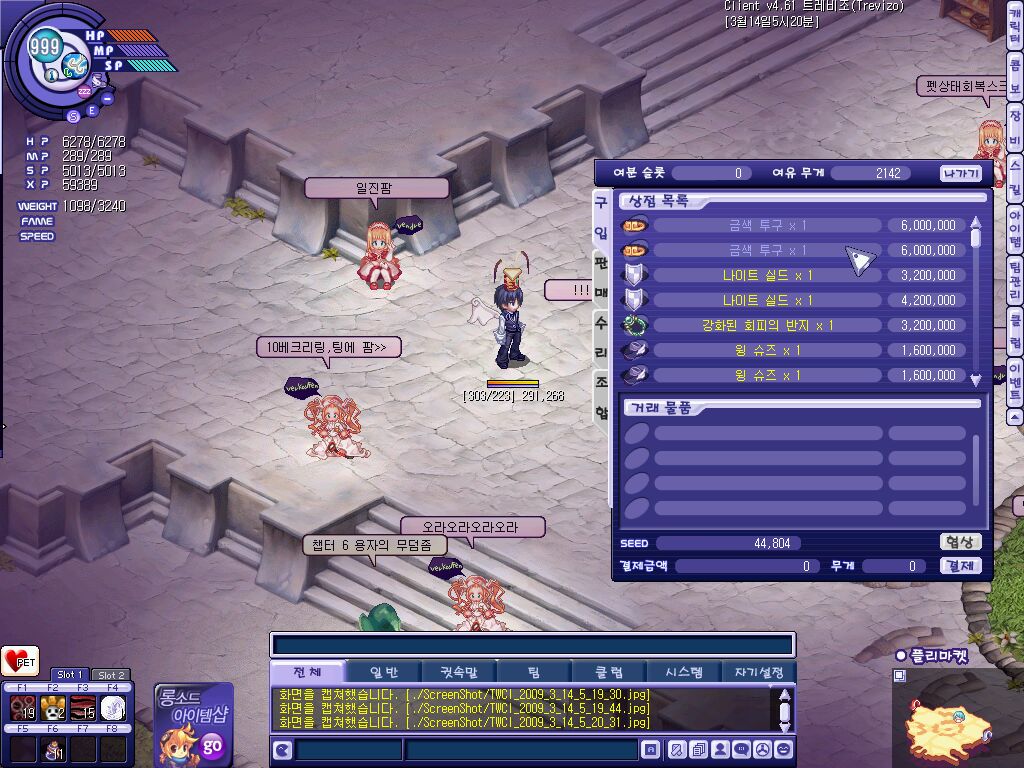
Task: Confirm purchase with the 결제 button
Action: pyautogui.click(x=960, y=566)
